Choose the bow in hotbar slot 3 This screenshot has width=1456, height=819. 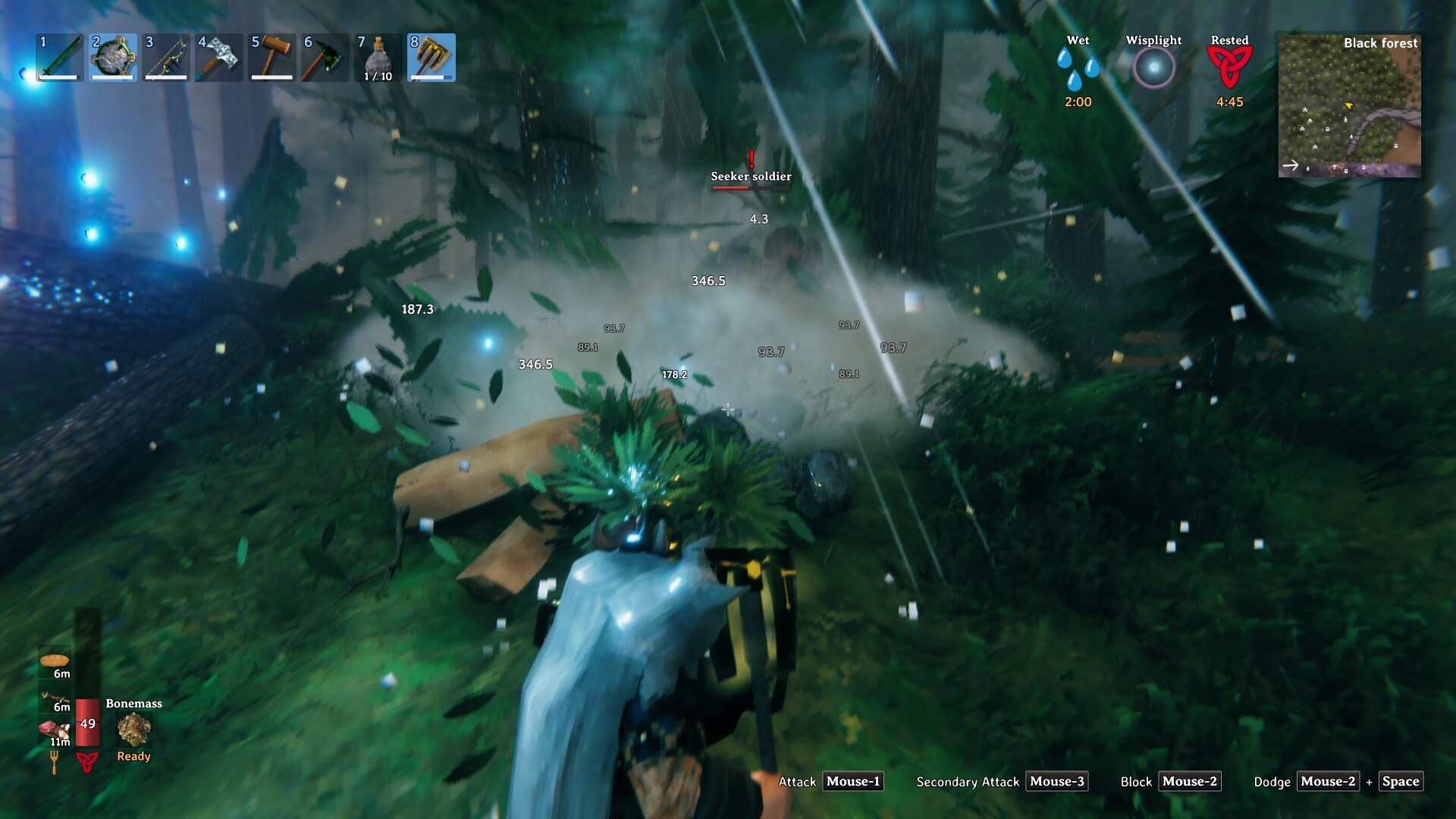pyautogui.click(x=166, y=57)
